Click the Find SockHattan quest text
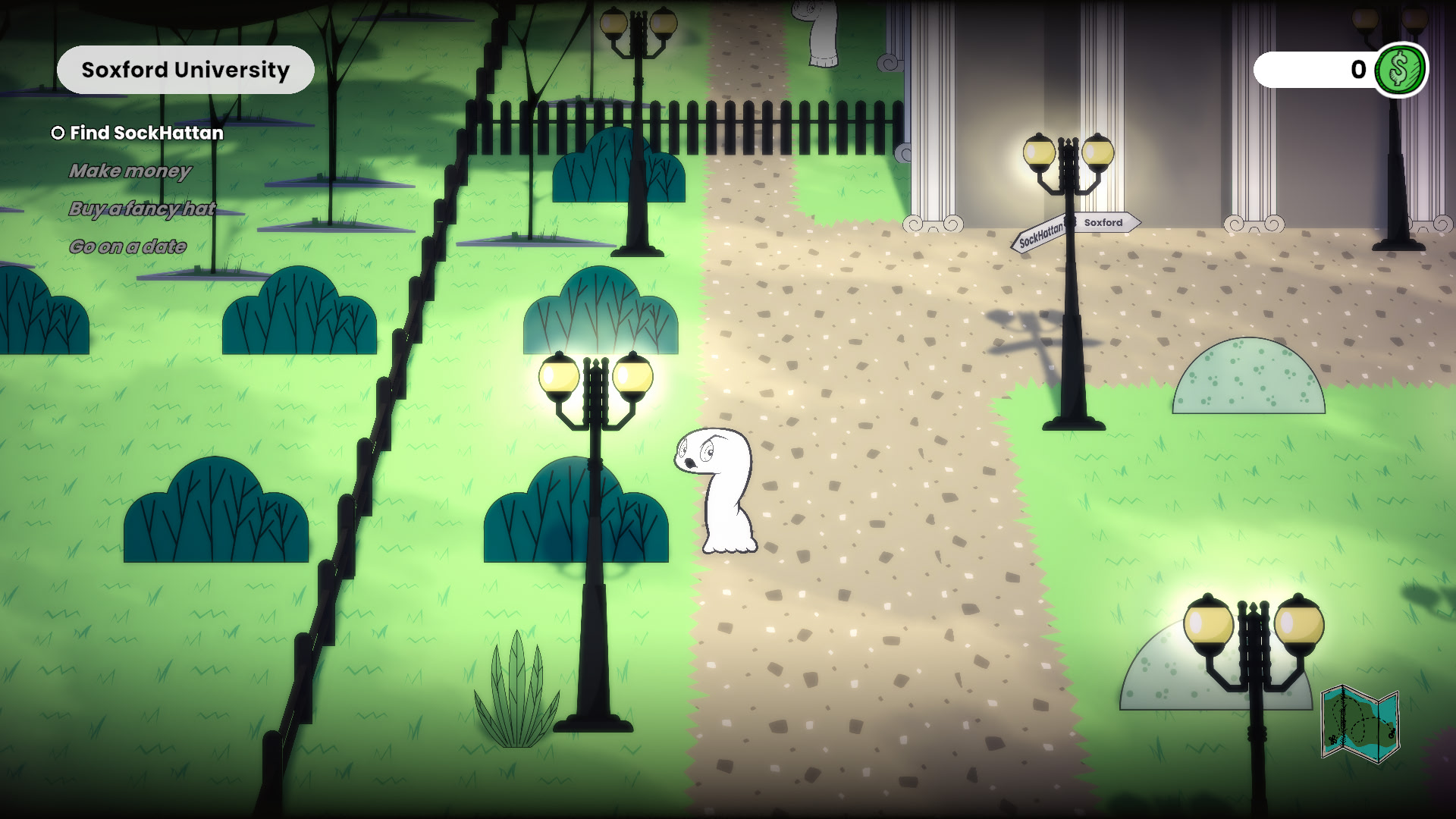The image size is (1456, 819). [146, 133]
